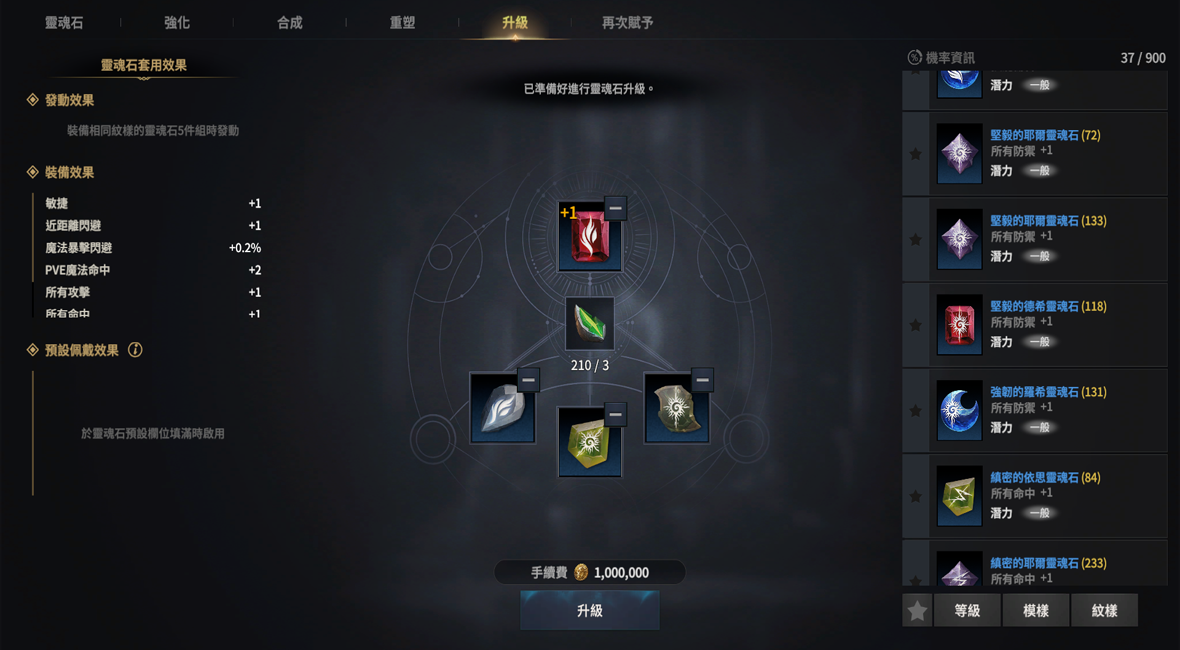Select the 重塑 tab
1180x650 pixels.
tap(402, 22)
